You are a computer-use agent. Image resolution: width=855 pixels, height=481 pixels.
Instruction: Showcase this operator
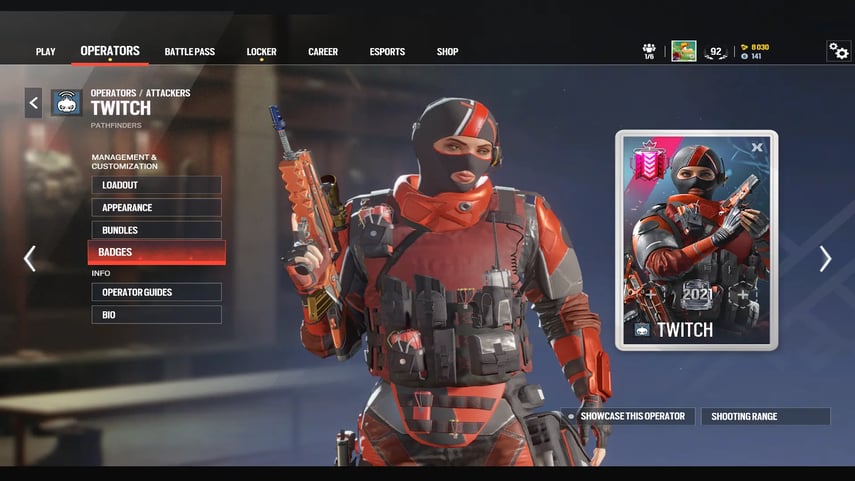click(x=631, y=416)
